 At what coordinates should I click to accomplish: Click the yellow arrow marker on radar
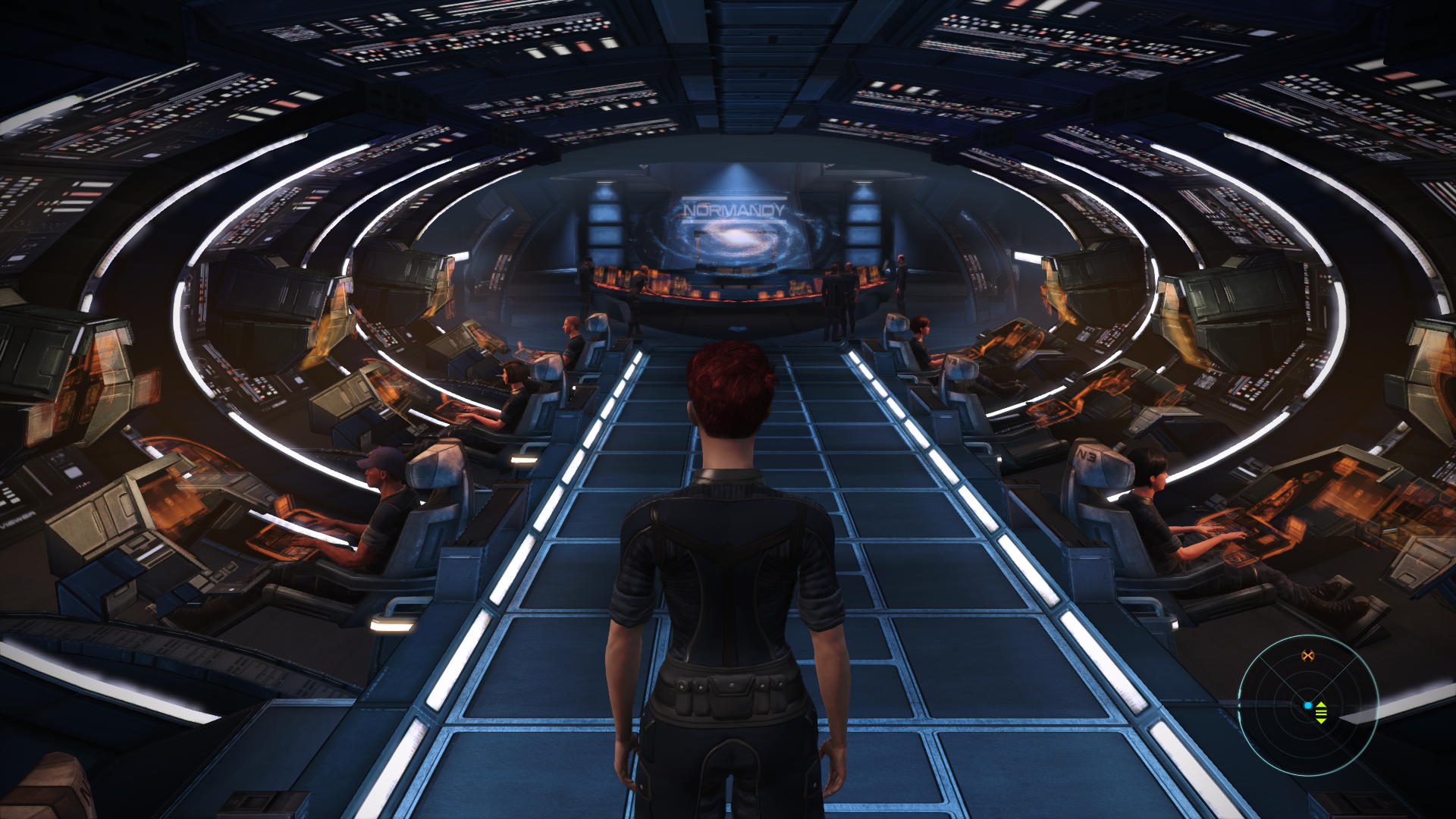pyautogui.click(x=1321, y=712)
